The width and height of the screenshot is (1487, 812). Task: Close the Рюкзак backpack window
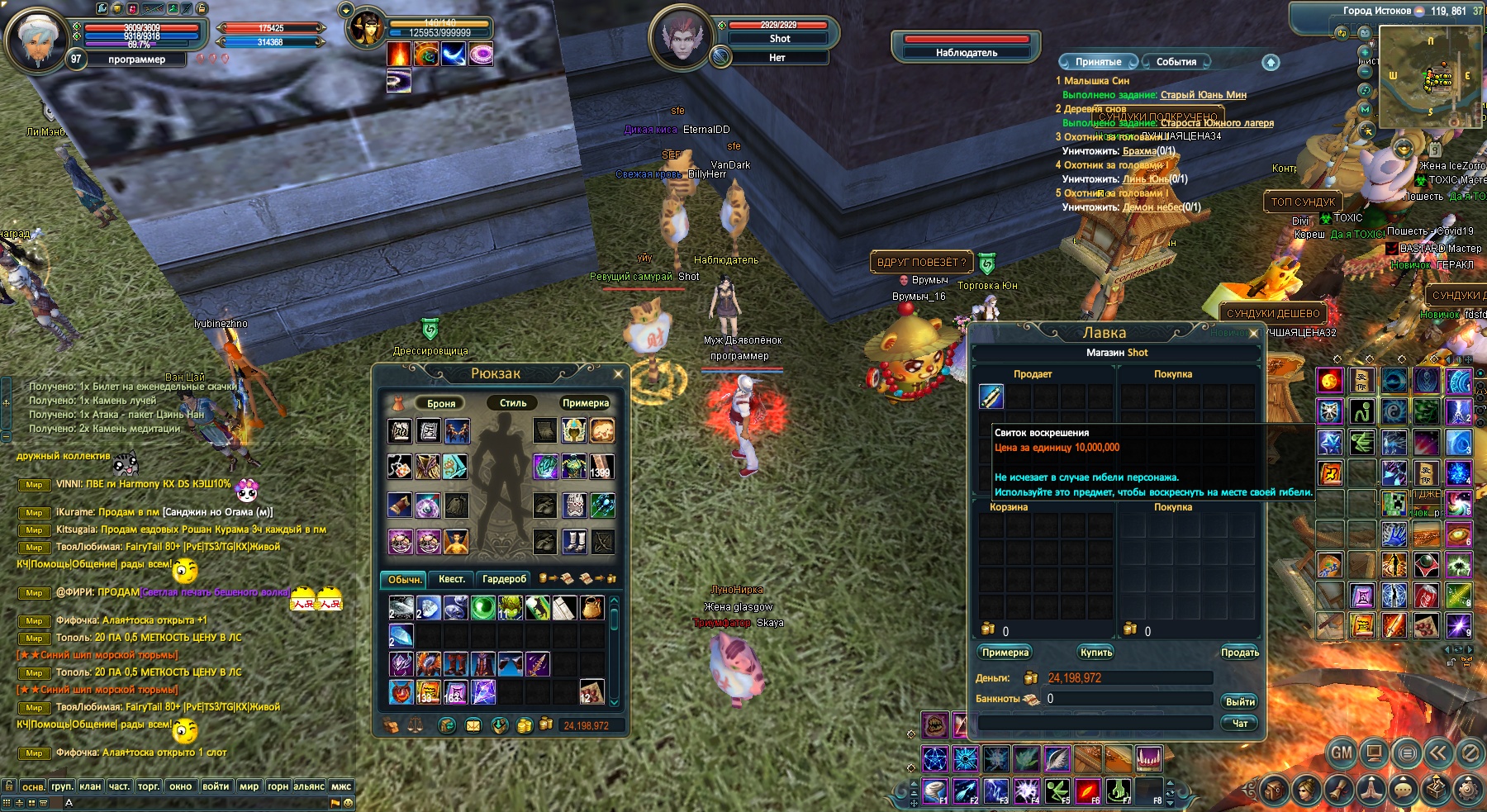618,374
